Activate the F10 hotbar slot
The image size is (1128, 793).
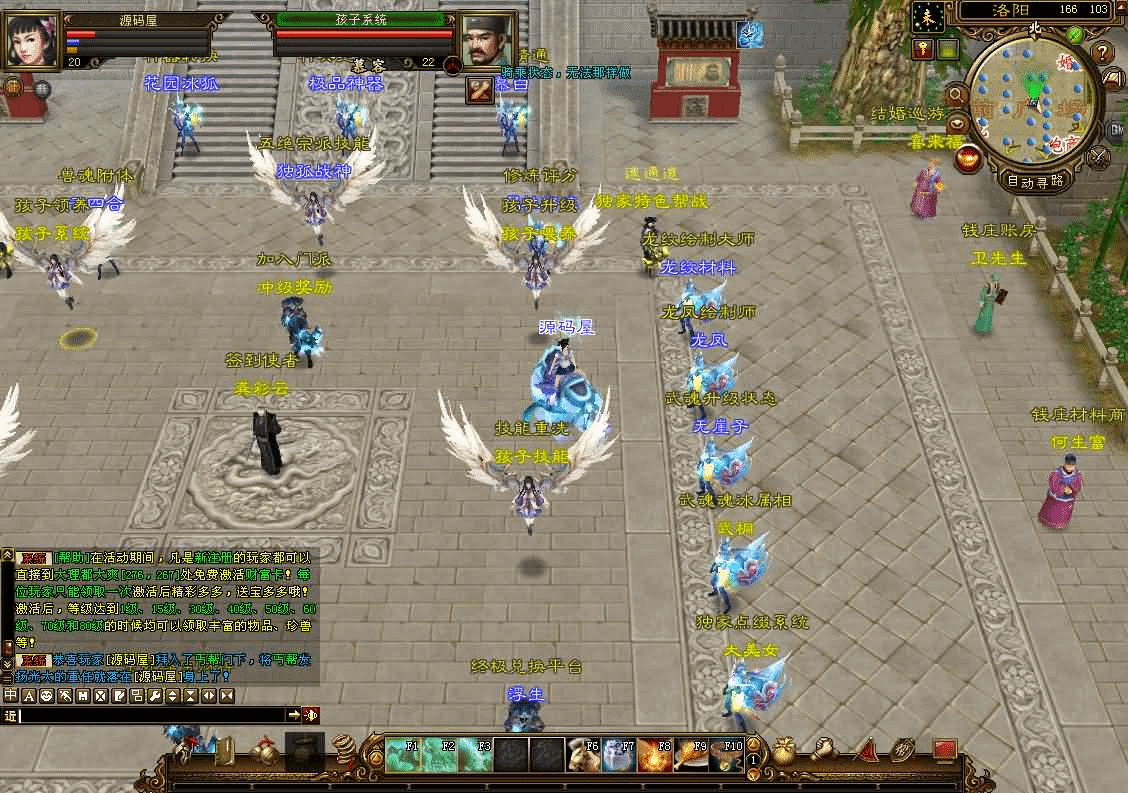727,755
